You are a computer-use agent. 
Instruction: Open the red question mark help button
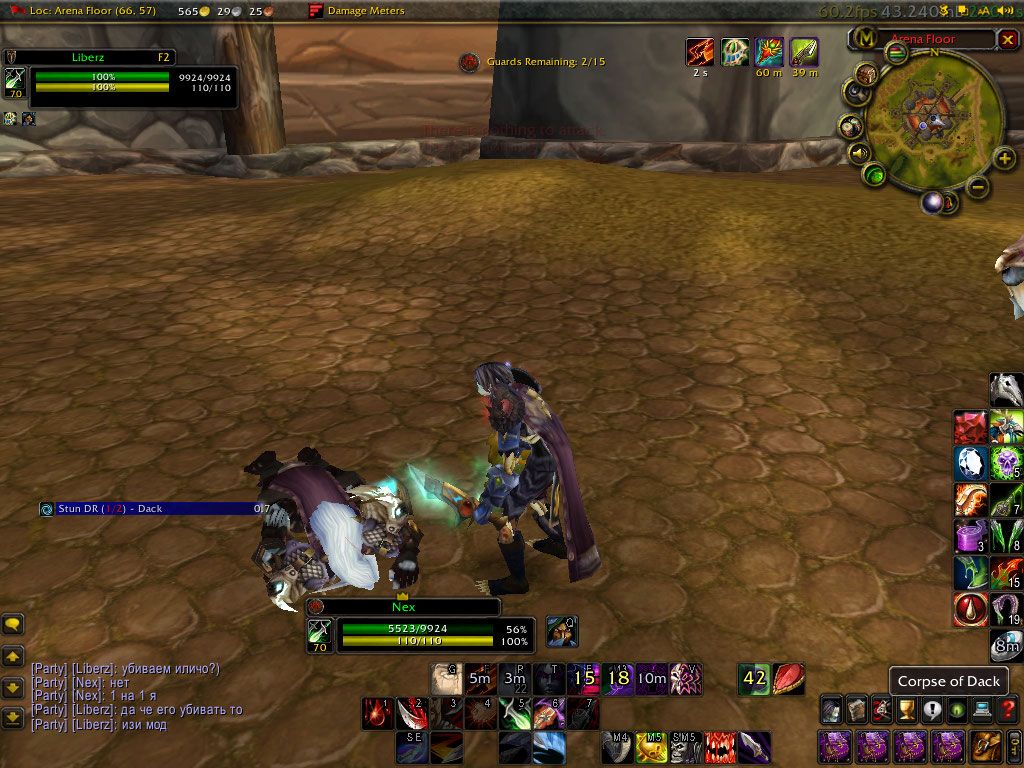coord(1009,710)
